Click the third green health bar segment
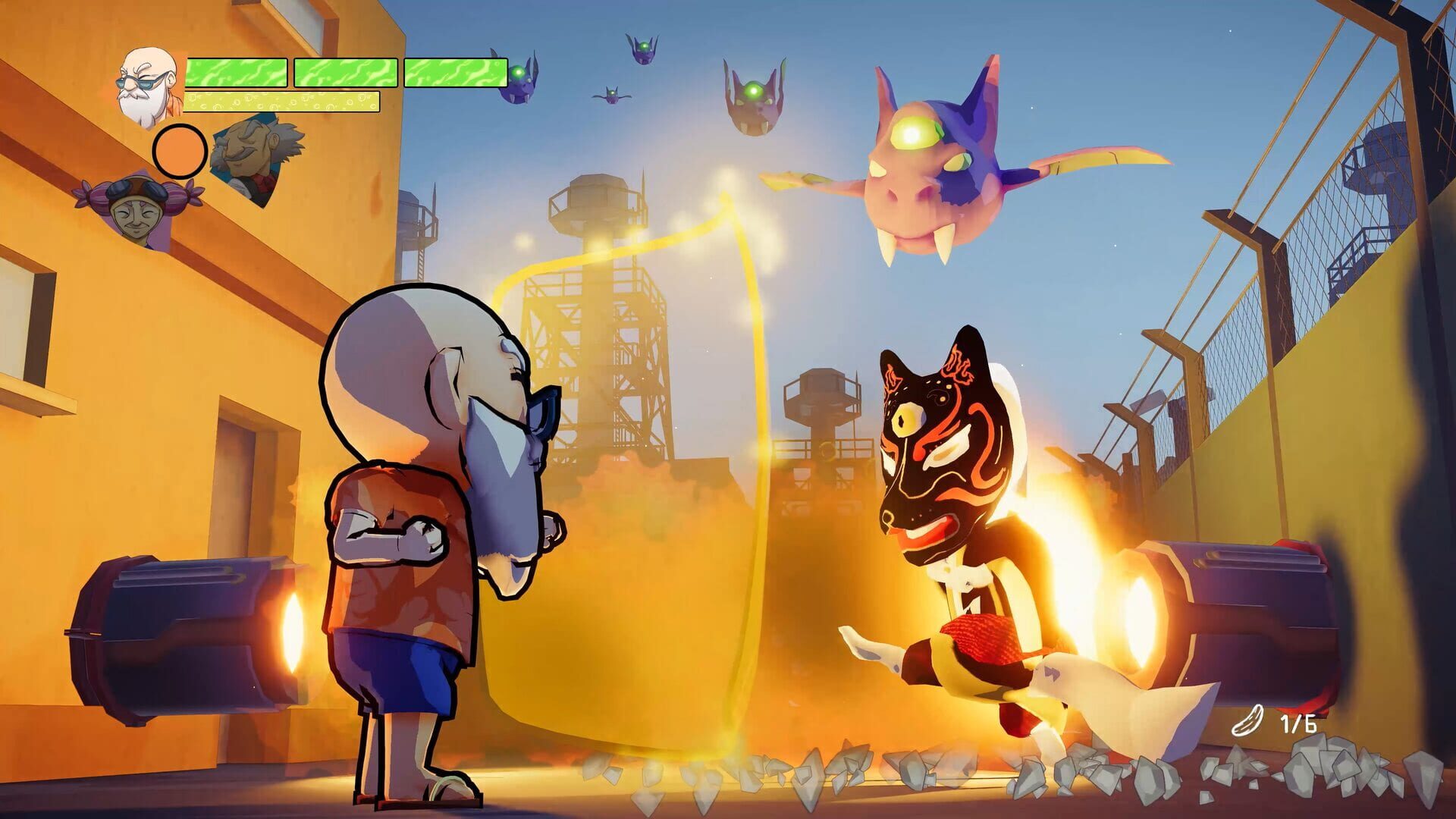This screenshot has height=819, width=1456. pyautogui.click(x=455, y=72)
